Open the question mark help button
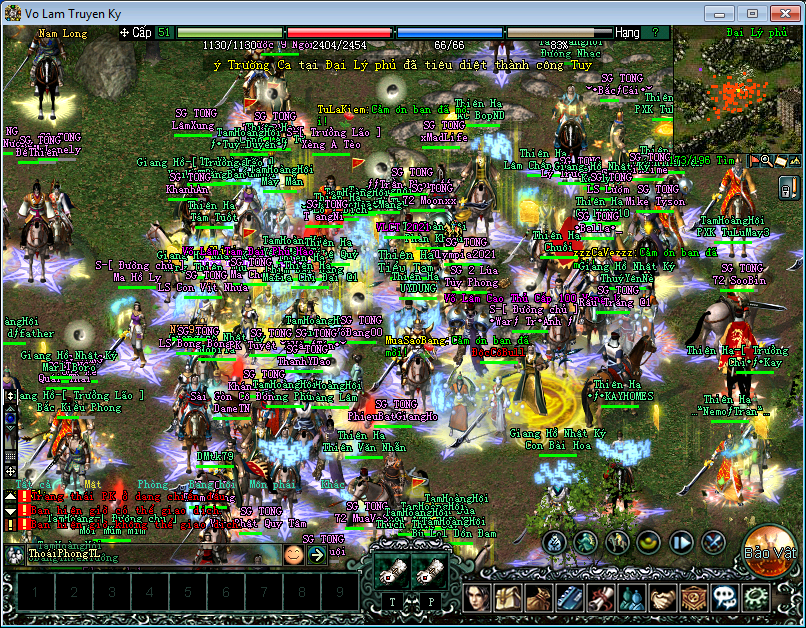 click(655, 33)
